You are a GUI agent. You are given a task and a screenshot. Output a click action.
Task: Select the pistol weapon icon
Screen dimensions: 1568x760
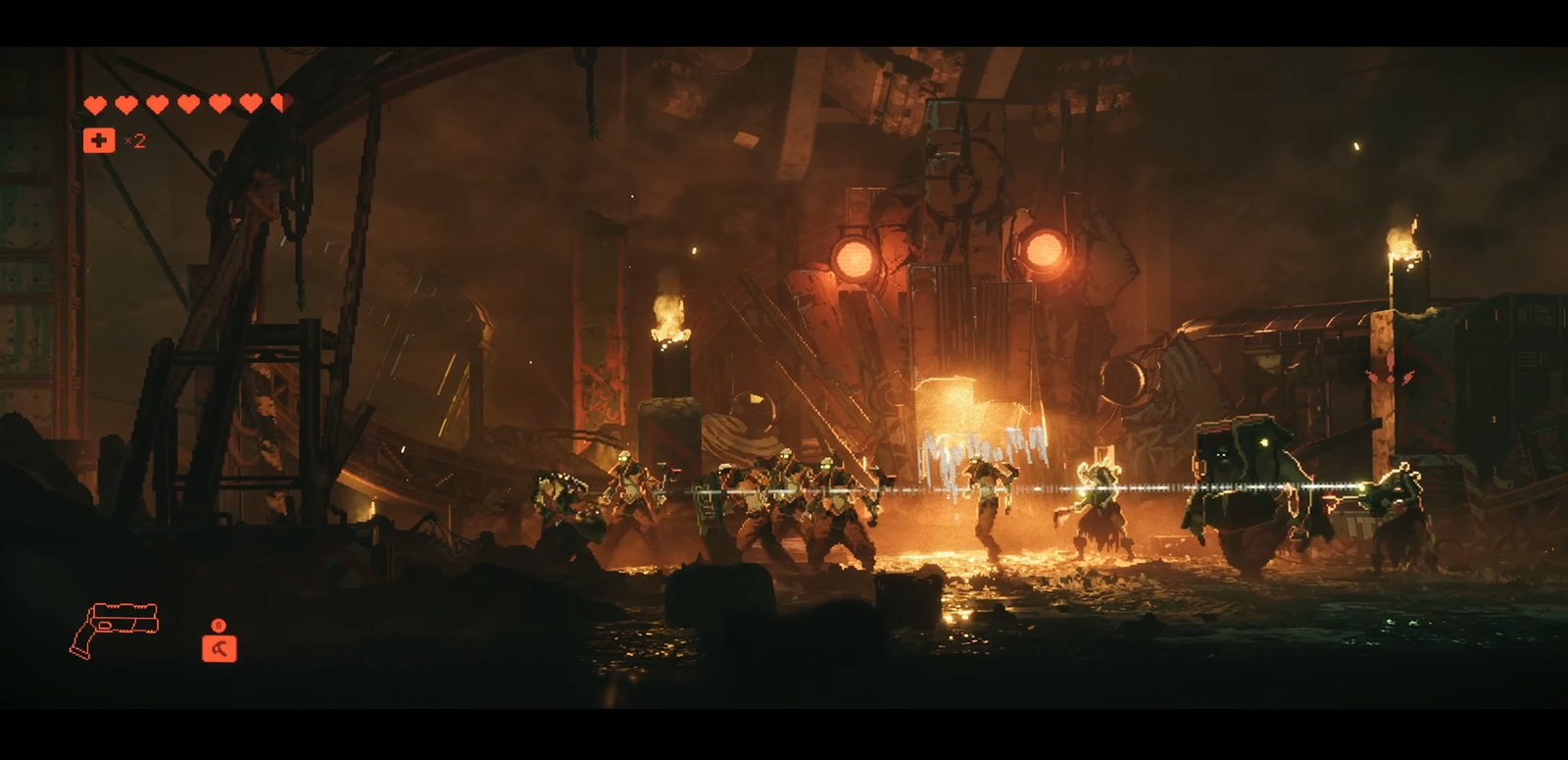114,629
